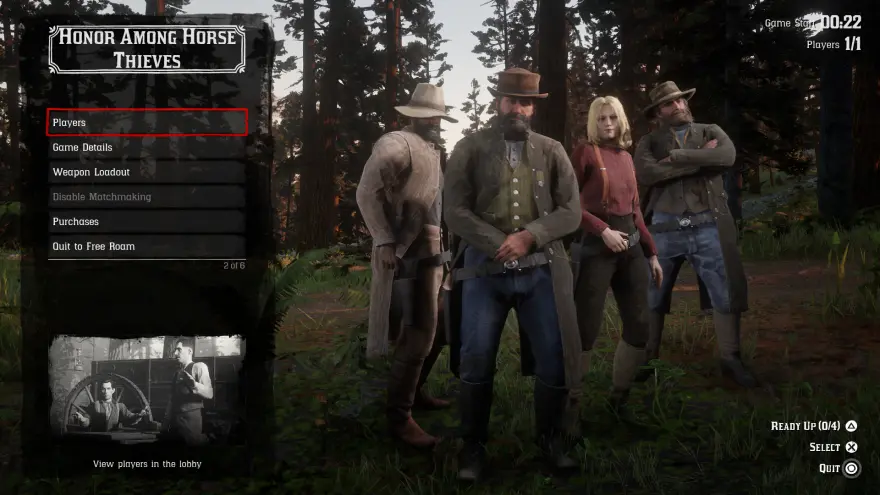
Task: Choose the Weapon Loadout option
Action: click(x=146, y=172)
